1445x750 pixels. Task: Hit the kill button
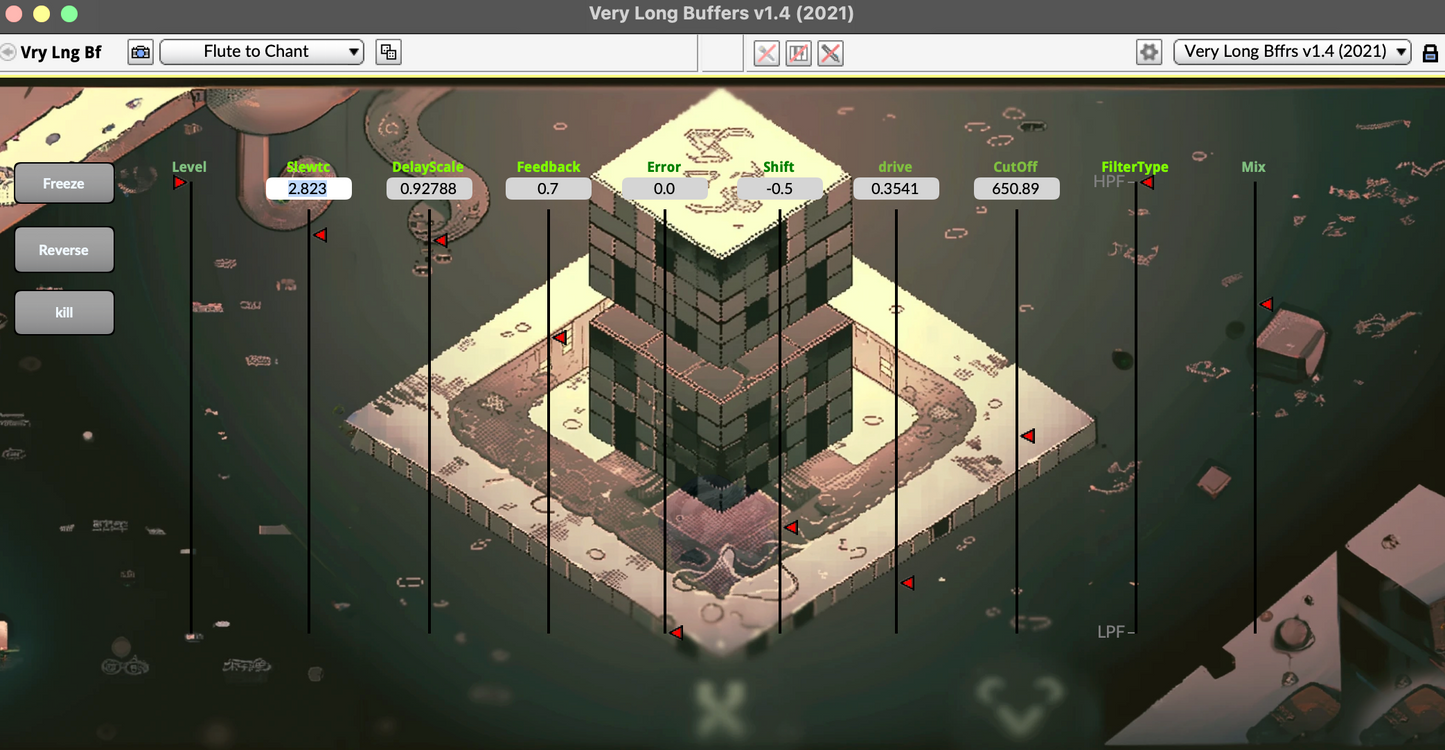tap(64, 312)
